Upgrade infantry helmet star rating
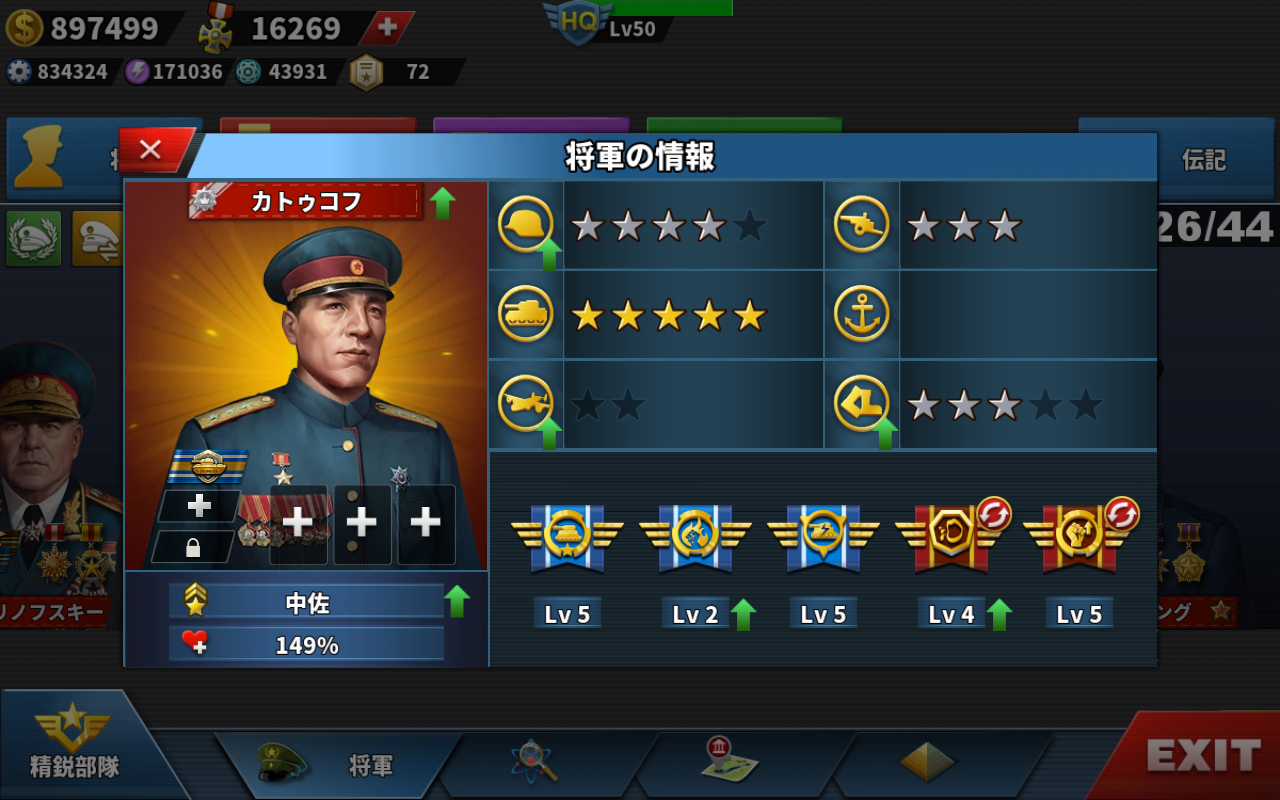 tap(548, 256)
